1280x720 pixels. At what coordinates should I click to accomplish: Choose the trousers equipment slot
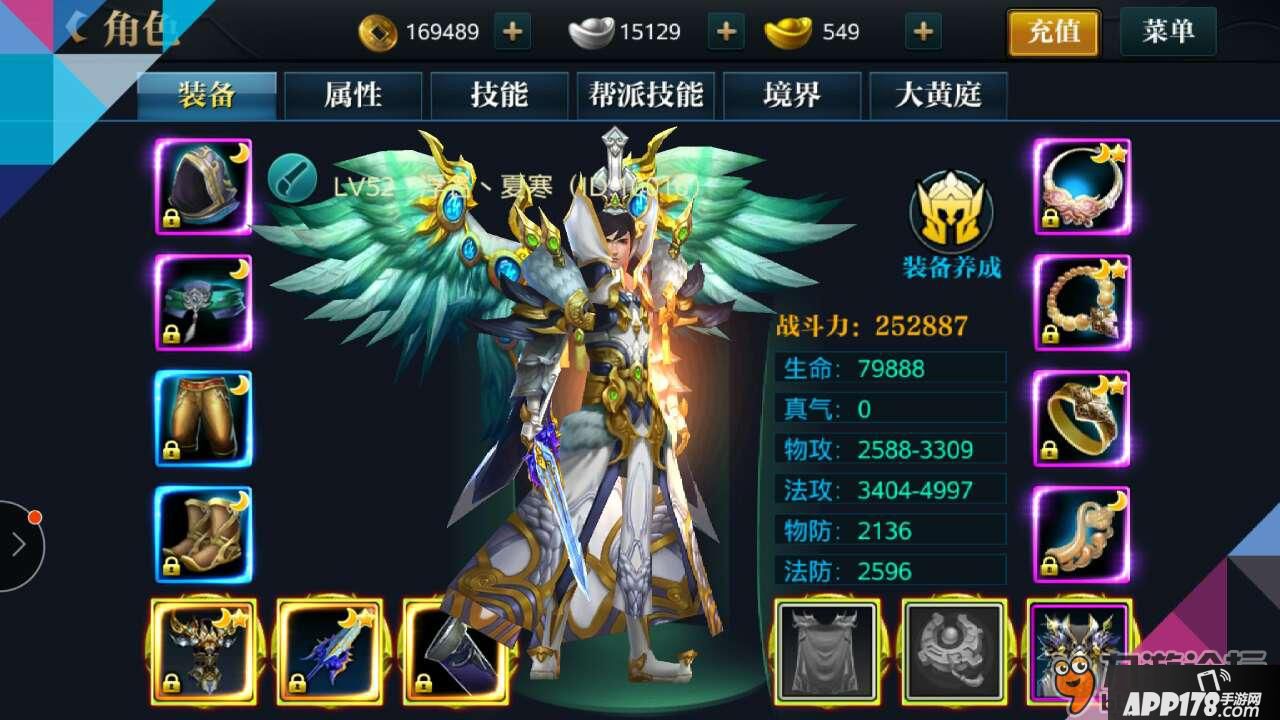(x=204, y=419)
